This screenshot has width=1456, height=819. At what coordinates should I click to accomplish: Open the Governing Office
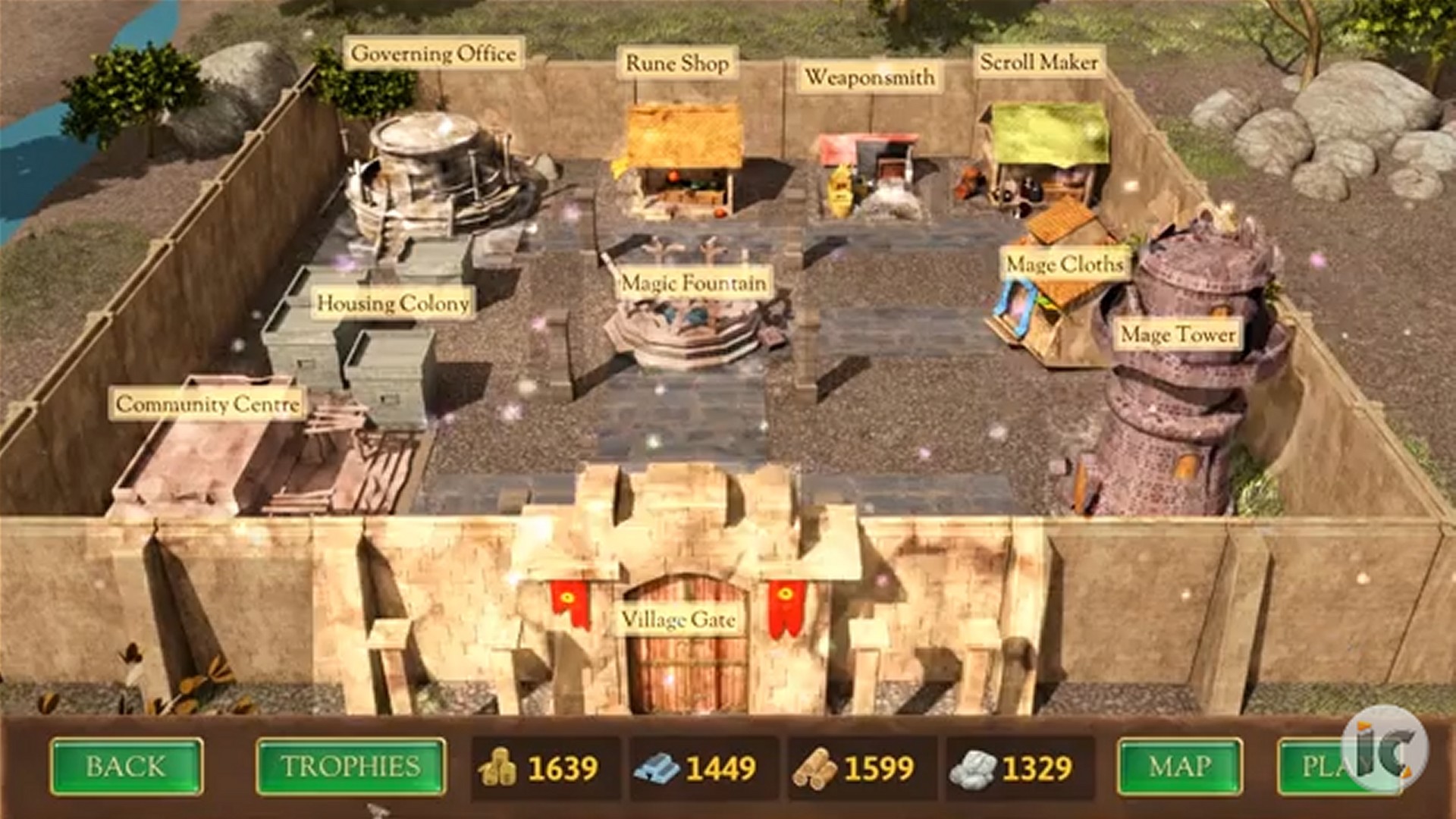coord(435,53)
